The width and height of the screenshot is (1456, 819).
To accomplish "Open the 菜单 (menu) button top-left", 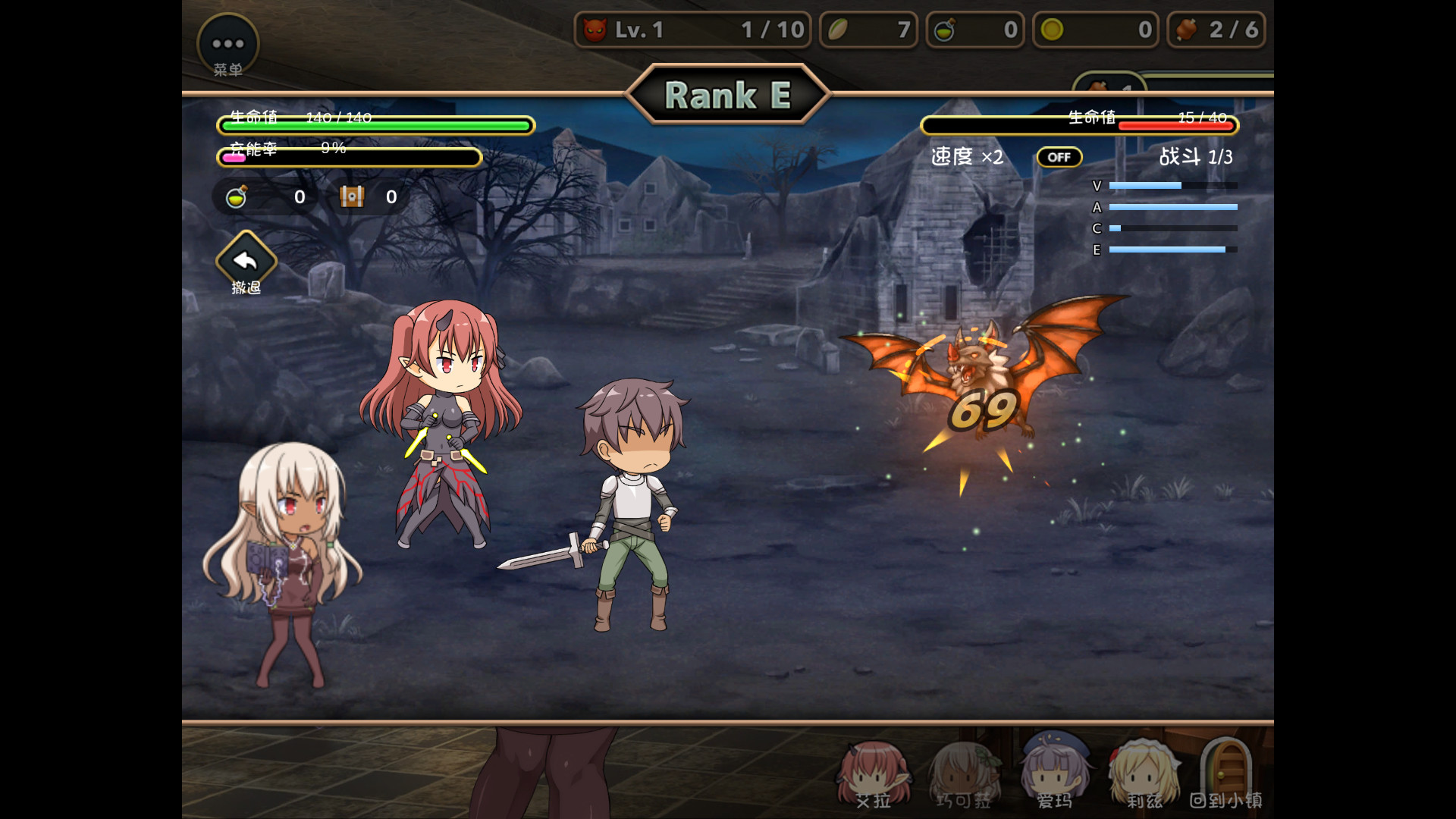I will coord(227,43).
